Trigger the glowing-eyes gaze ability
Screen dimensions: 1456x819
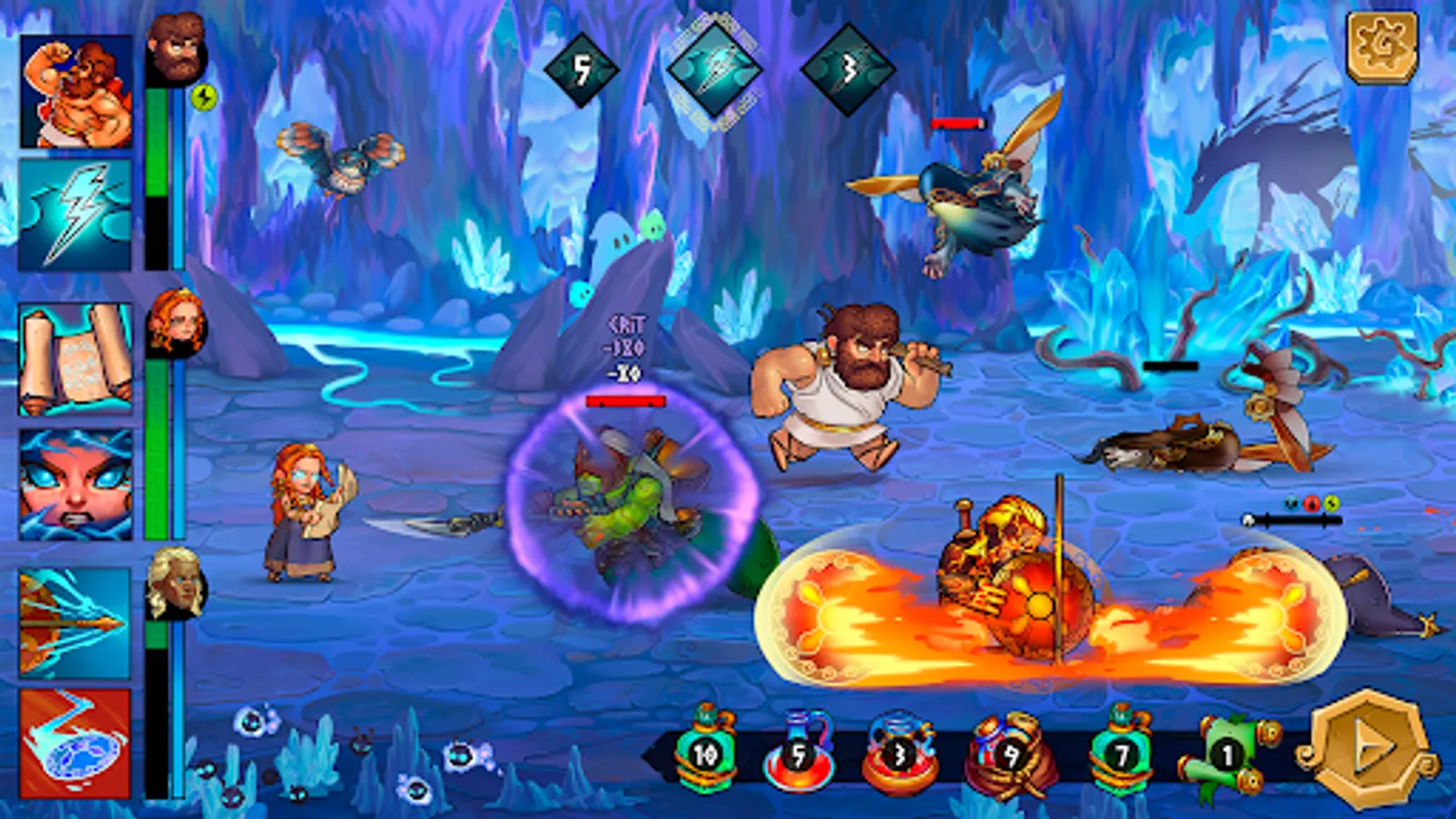[77, 482]
